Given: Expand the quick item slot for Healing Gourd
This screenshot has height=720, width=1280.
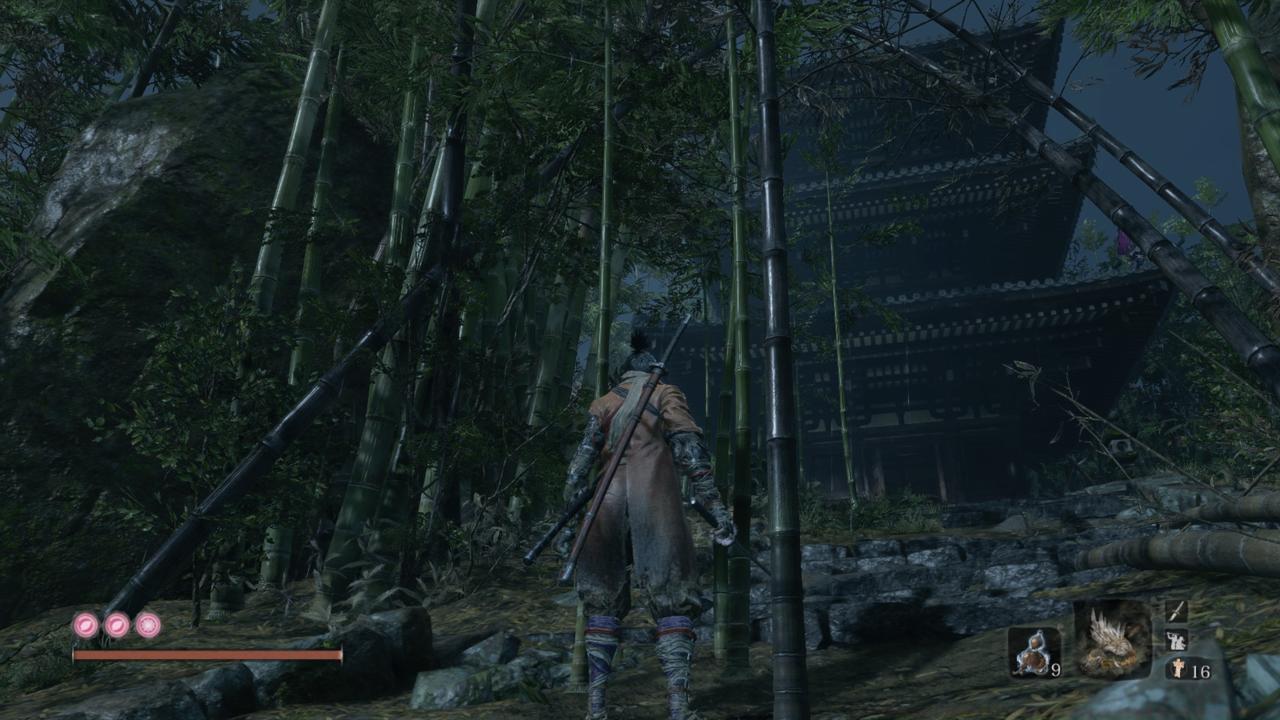Looking at the screenshot, I should point(1034,650).
